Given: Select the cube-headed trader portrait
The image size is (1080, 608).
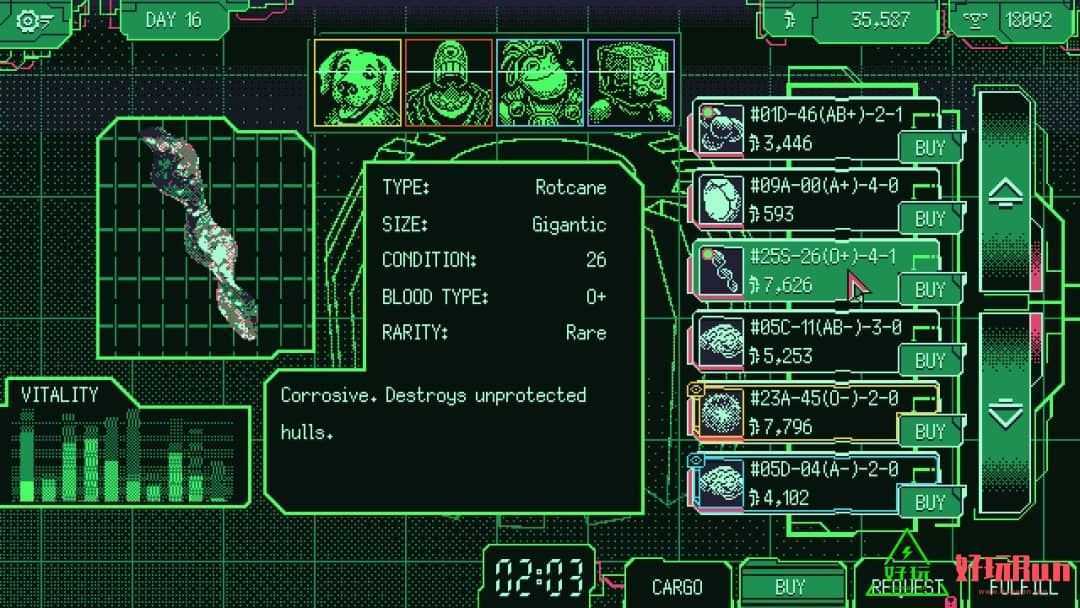Looking at the screenshot, I should click(x=630, y=83).
